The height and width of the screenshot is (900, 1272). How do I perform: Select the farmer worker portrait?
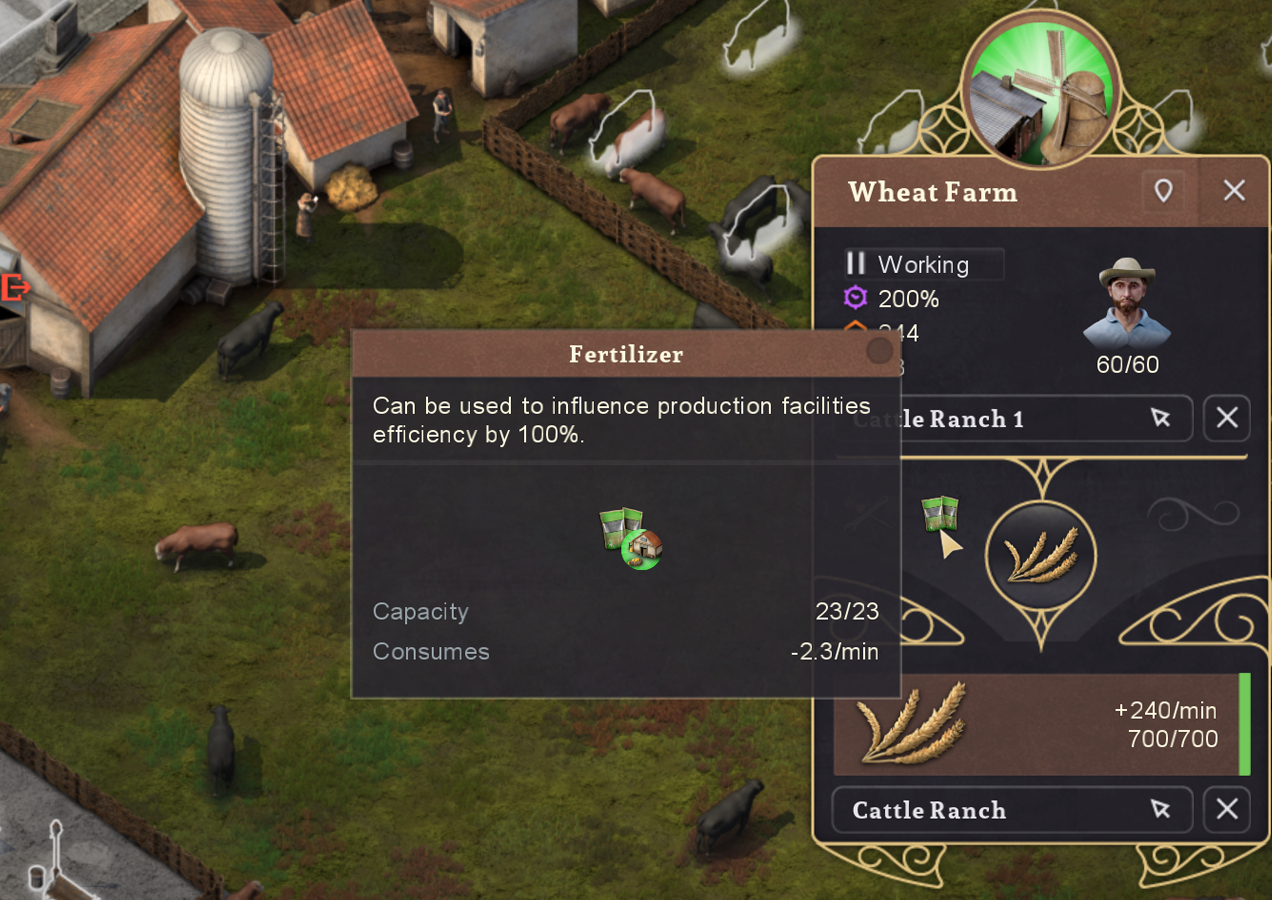click(1127, 304)
